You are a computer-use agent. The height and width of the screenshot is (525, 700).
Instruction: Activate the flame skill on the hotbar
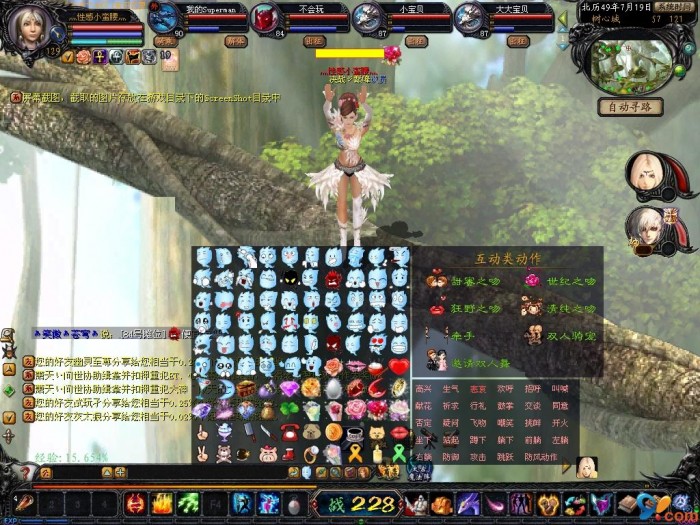pos(162,503)
